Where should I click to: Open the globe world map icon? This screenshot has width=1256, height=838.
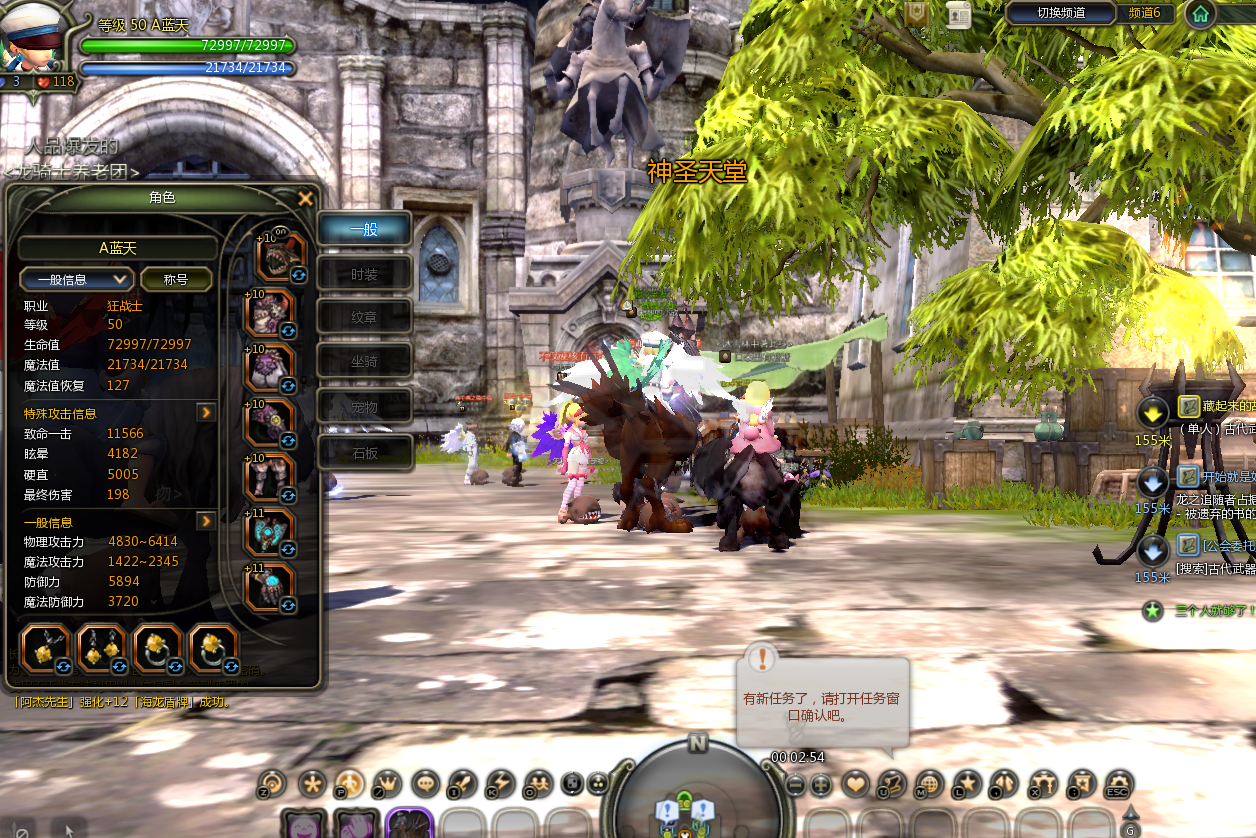[930, 784]
